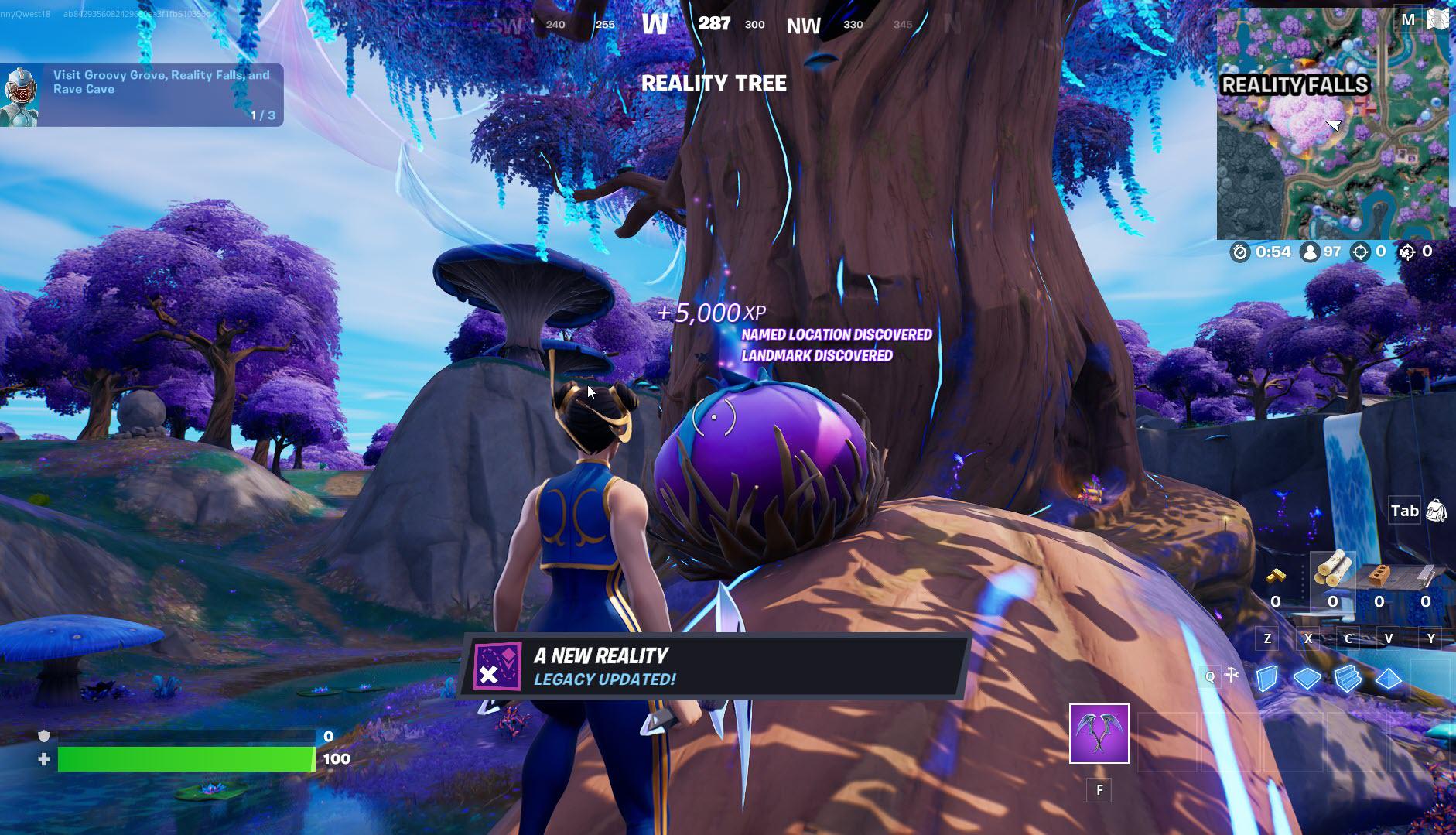Viewport: 1456px width, 835px height.
Task: Click the gold bars icon
Action: click(x=1276, y=576)
